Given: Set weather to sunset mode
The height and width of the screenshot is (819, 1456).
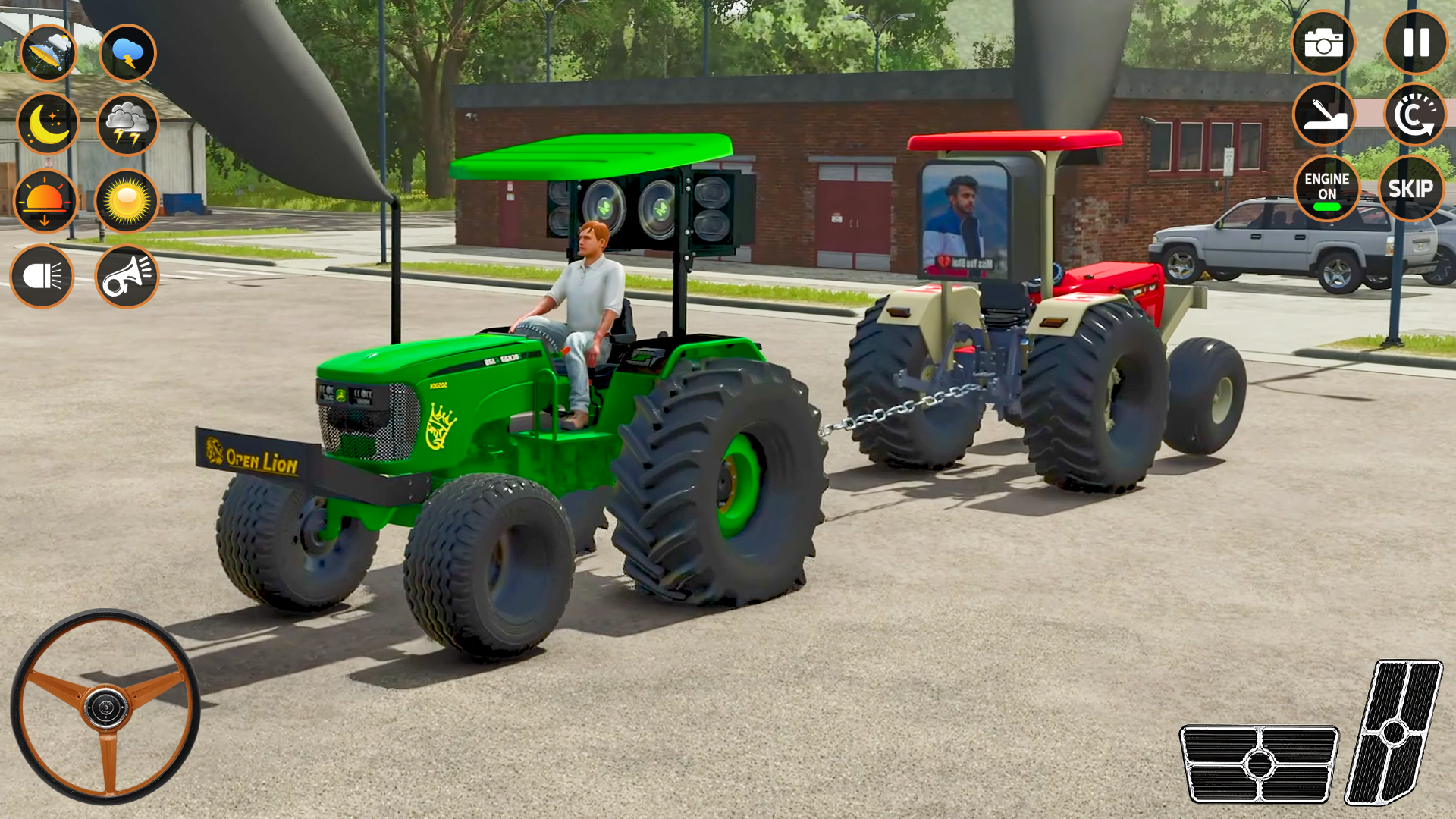Looking at the screenshot, I should click(x=48, y=201).
